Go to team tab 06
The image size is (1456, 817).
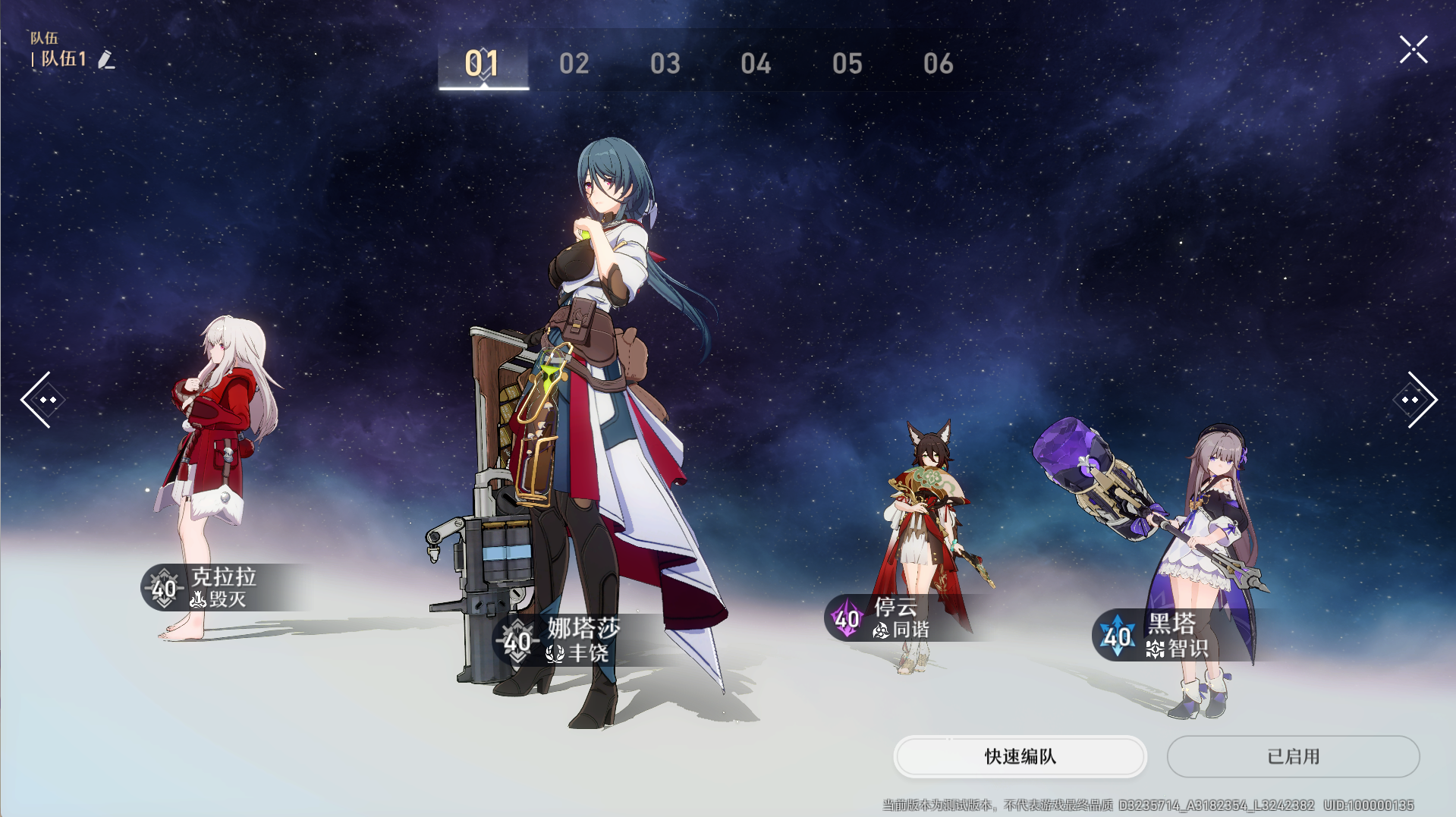click(x=939, y=64)
